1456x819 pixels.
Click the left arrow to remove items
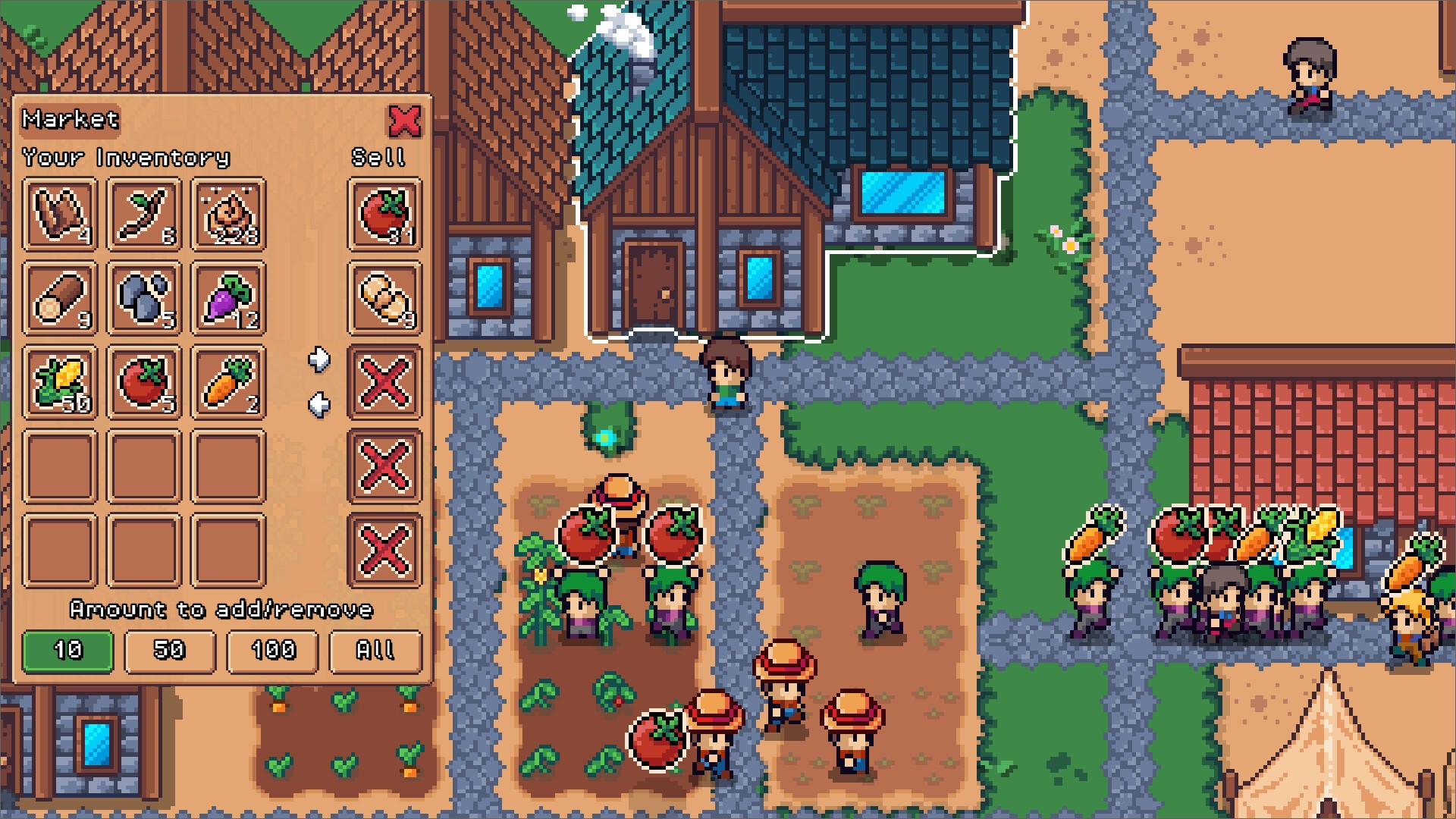click(319, 405)
